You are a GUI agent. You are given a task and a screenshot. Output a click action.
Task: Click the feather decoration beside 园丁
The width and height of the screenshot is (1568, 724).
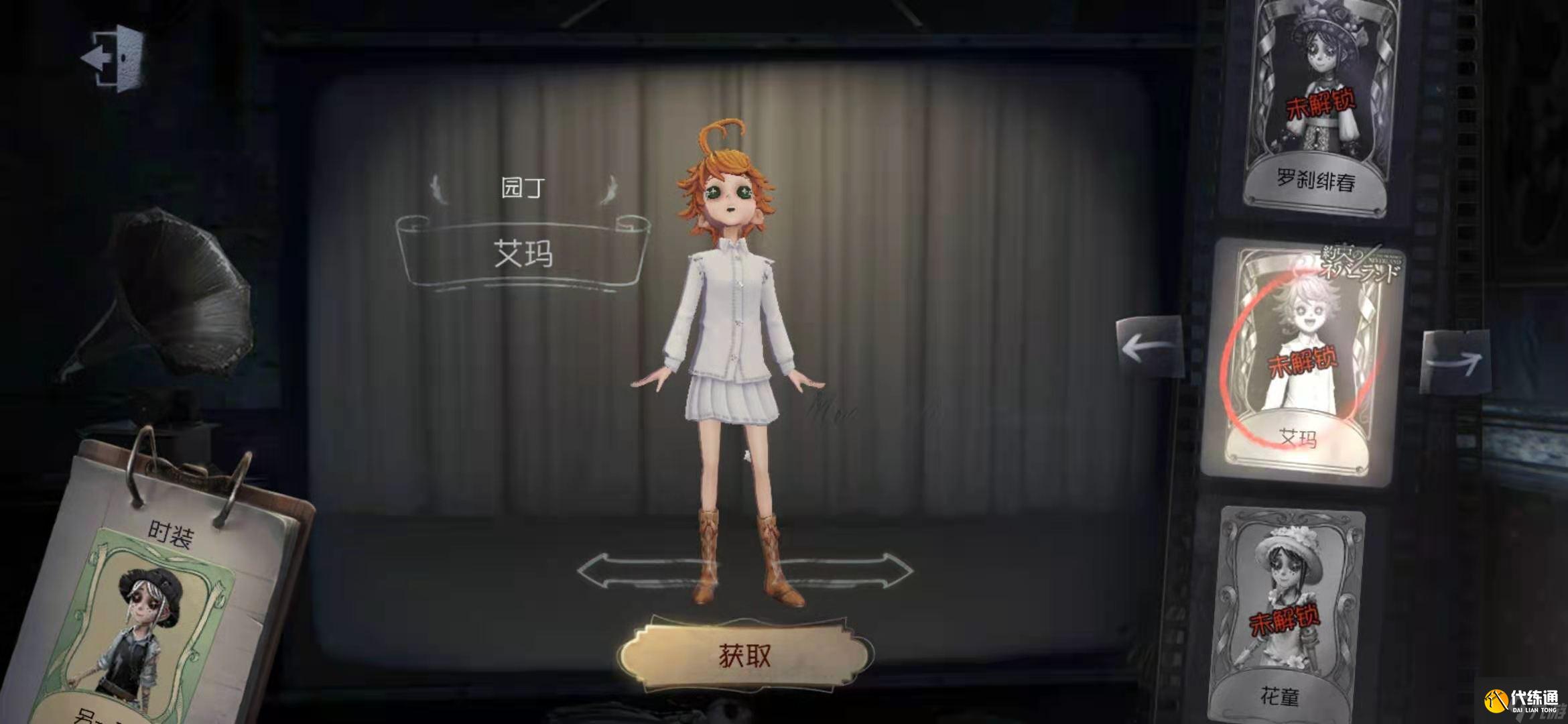click(435, 188)
